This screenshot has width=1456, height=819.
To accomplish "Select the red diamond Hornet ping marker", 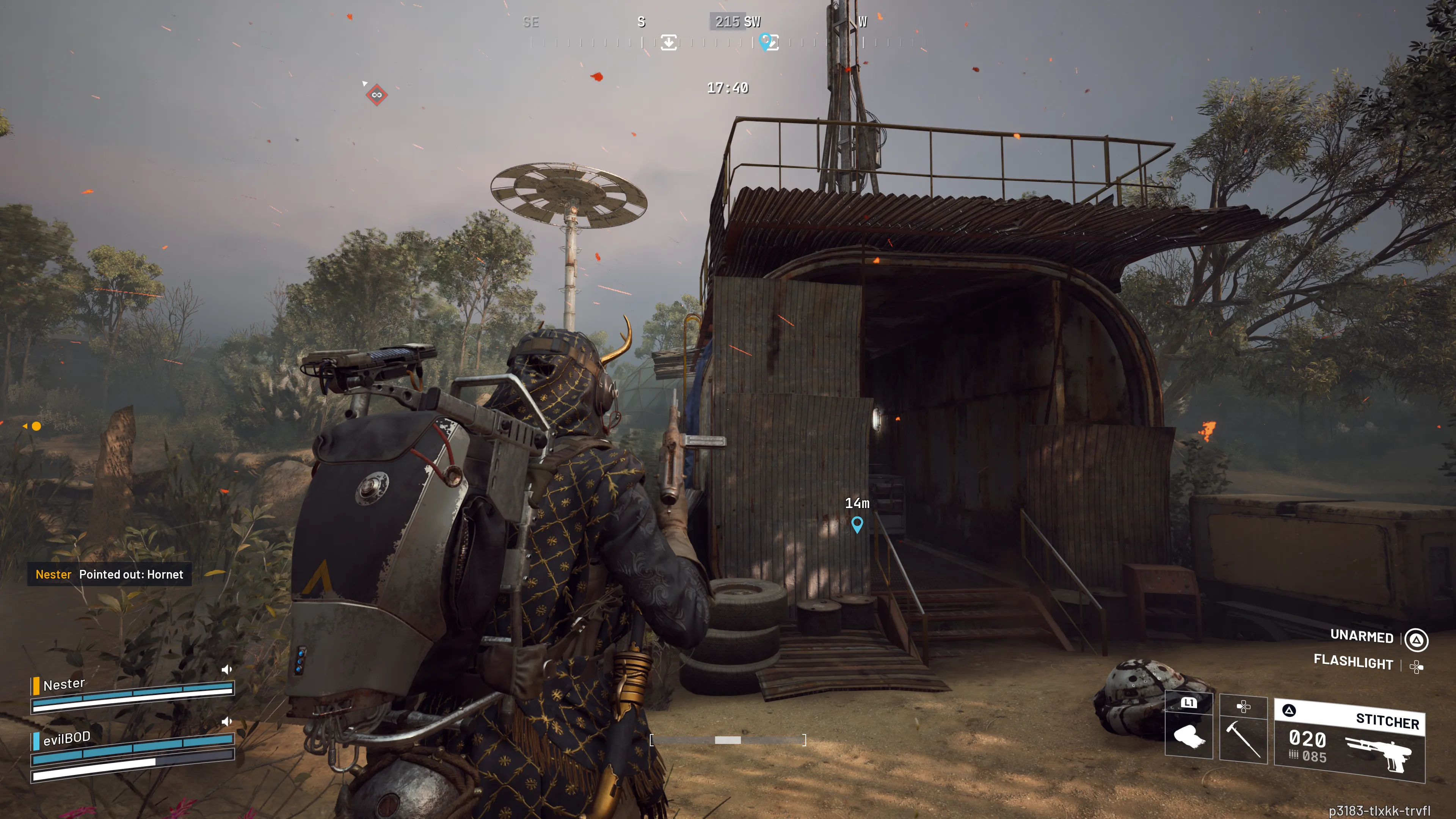I will (x=377, y=95).
